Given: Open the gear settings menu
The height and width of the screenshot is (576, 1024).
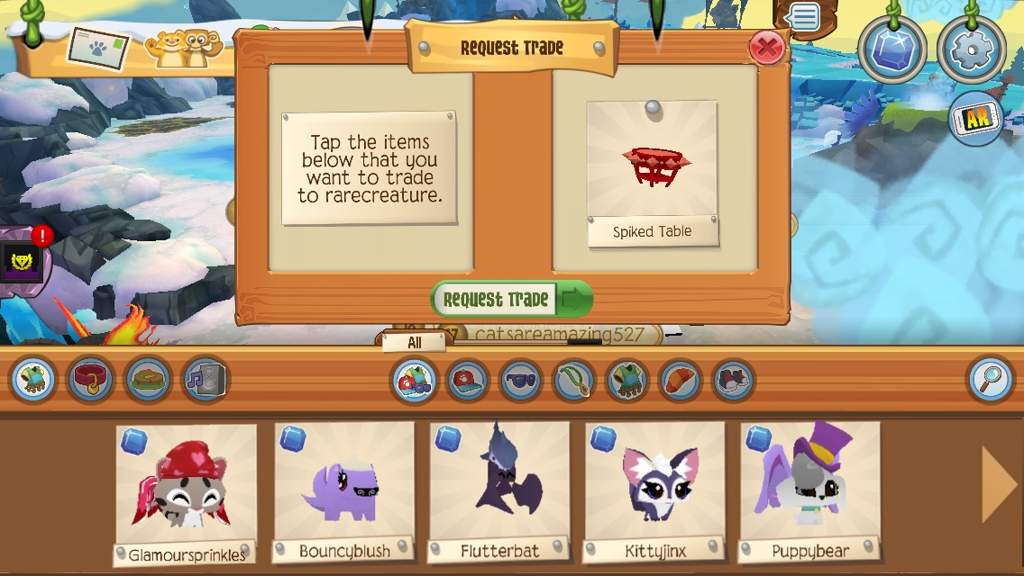Looking at the screenshot, I should pos(969,49).
